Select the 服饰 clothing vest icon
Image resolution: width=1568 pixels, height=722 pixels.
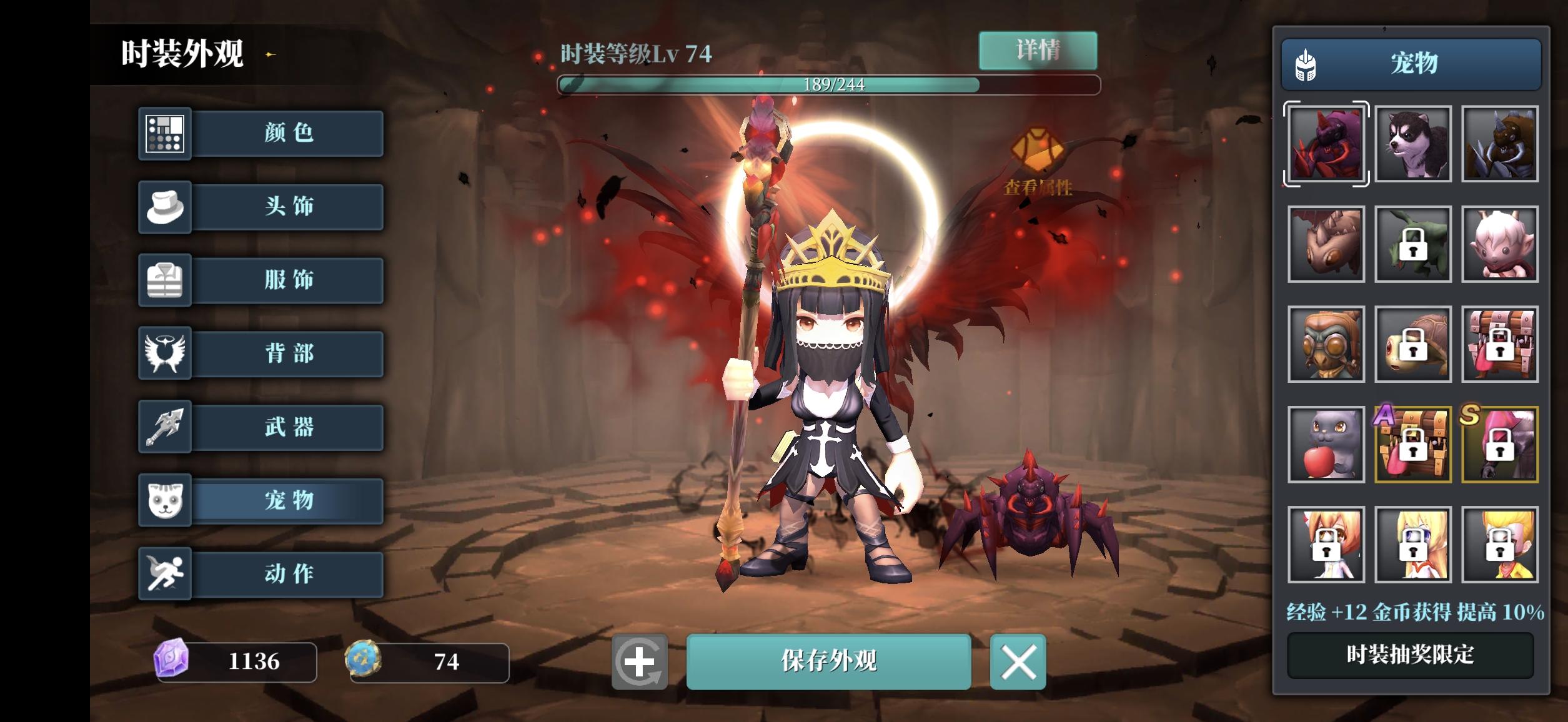166,280
